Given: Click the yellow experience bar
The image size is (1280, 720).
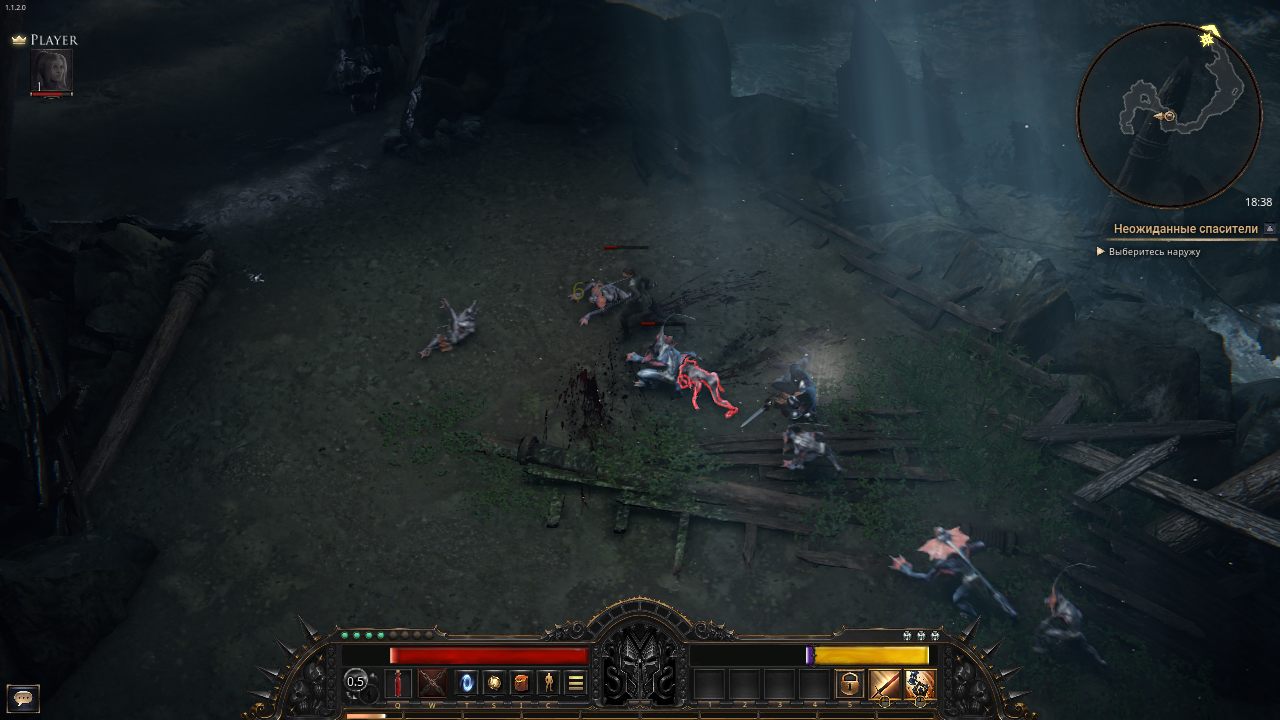Looking at the screenshot, I should [x=870, y=653].
